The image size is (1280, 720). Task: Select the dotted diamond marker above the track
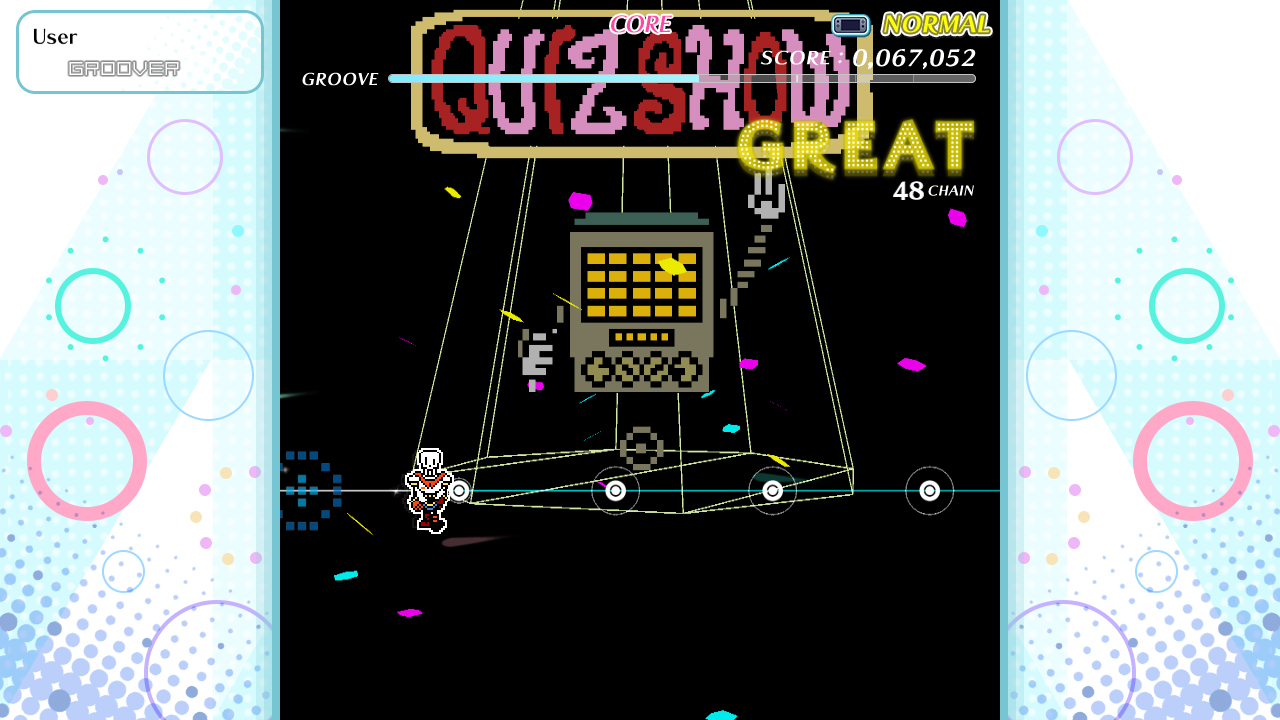point(643,447)
